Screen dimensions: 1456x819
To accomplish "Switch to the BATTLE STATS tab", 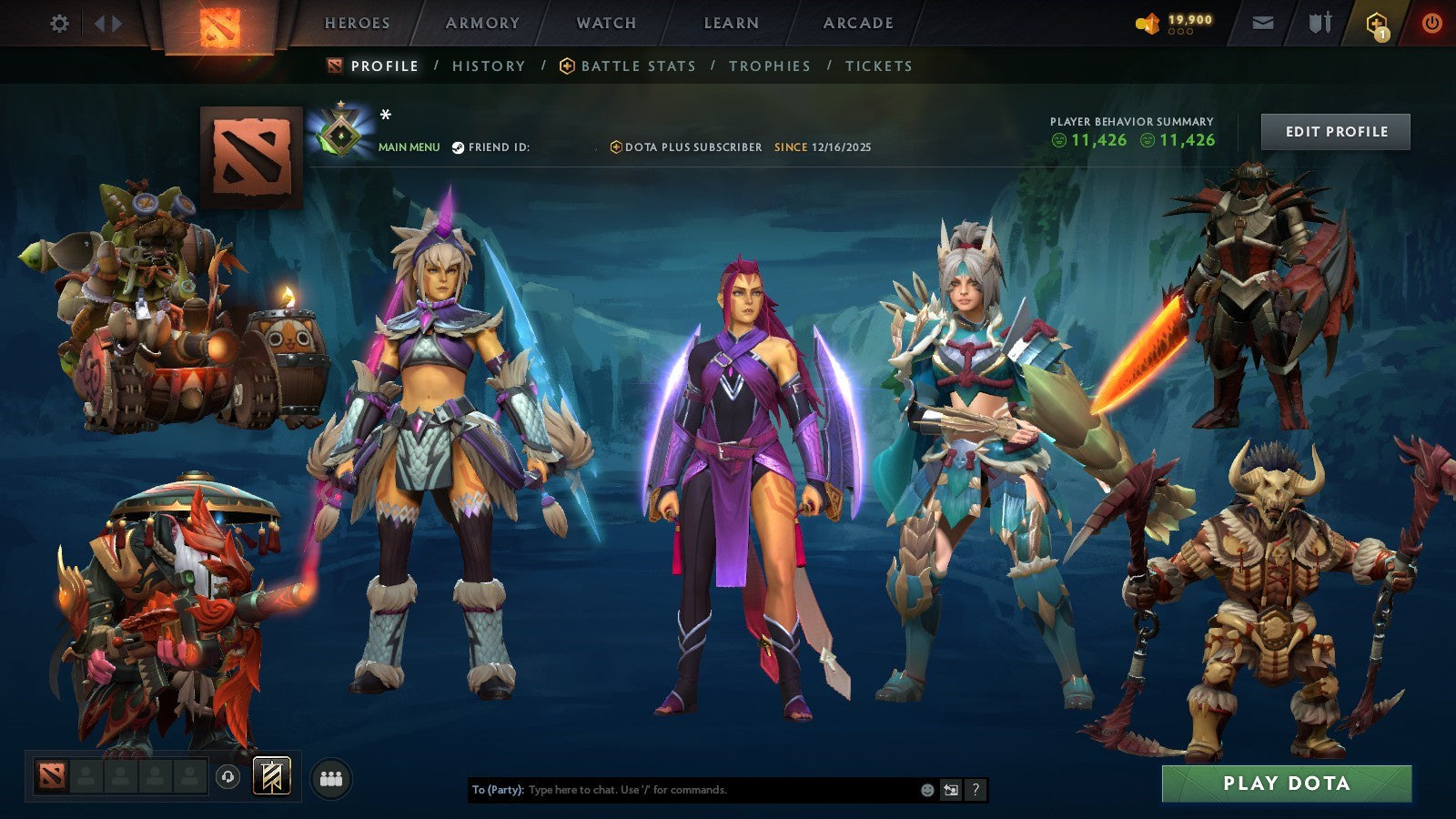I will pos(636,66).
